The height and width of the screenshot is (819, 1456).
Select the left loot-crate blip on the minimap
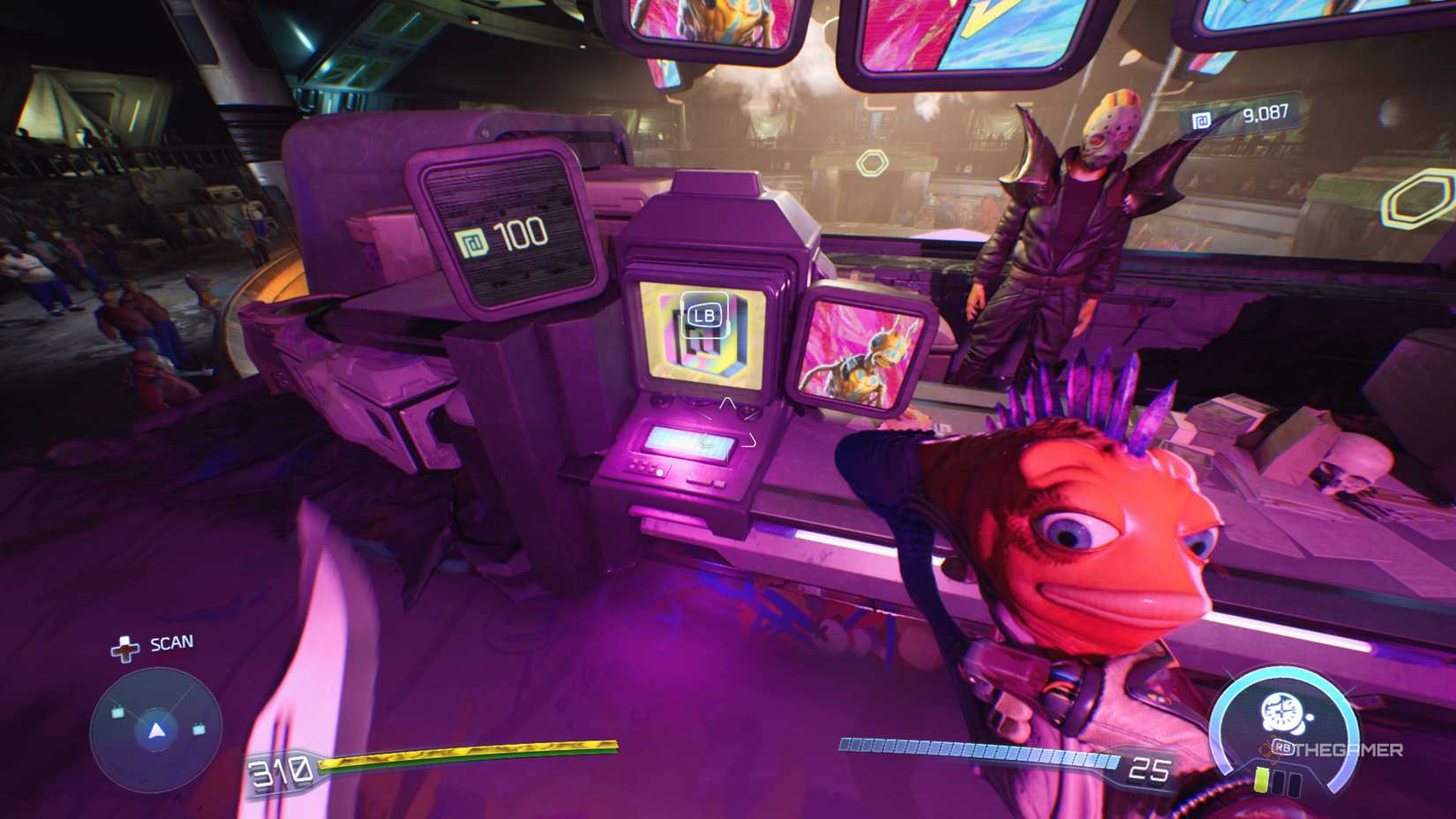point(117,712)
